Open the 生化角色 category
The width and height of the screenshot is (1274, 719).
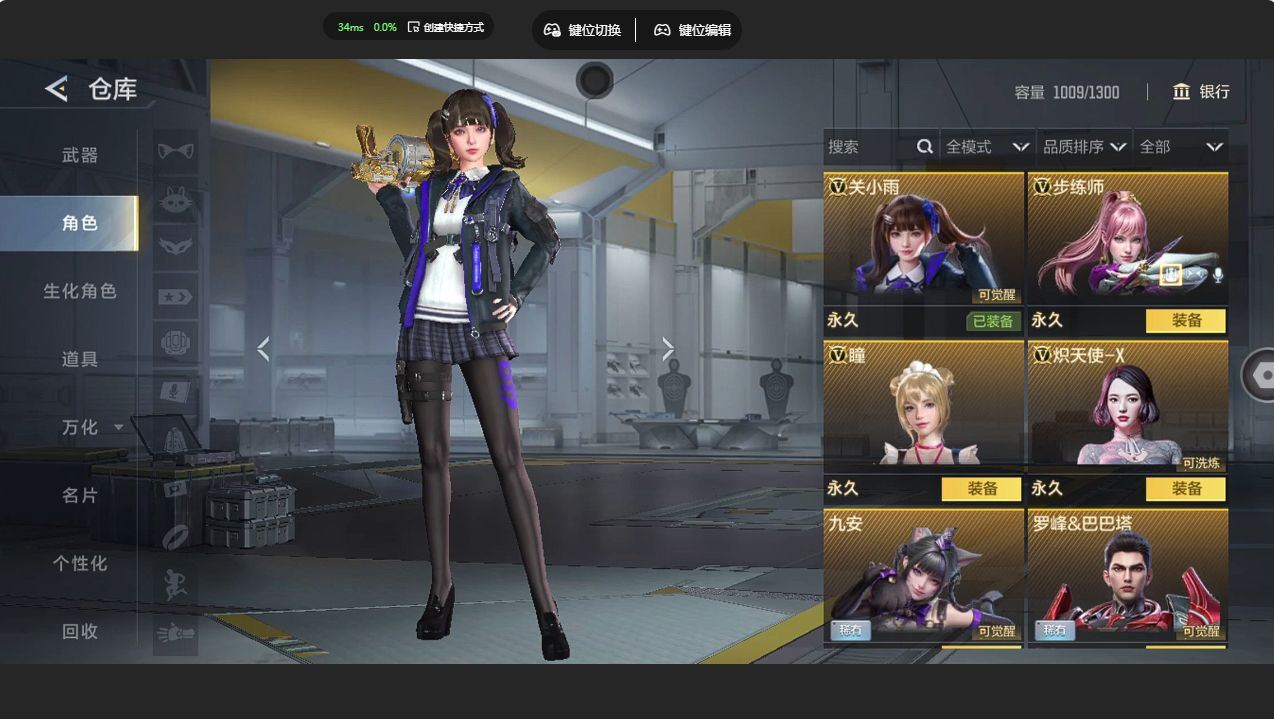tap(80, 291)
